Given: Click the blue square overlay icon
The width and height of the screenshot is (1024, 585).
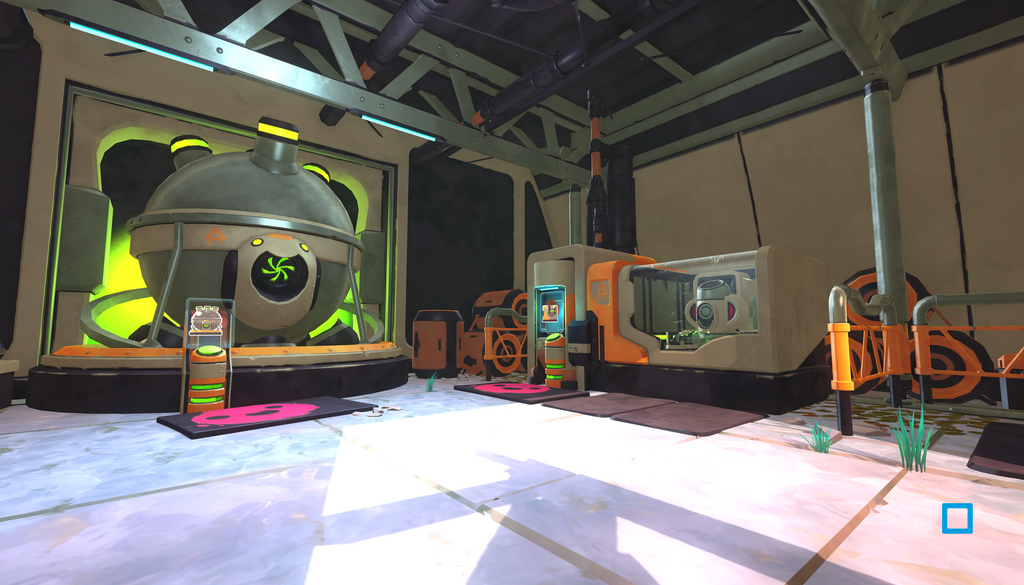Looking at the screenshot, I should (957, 518).
